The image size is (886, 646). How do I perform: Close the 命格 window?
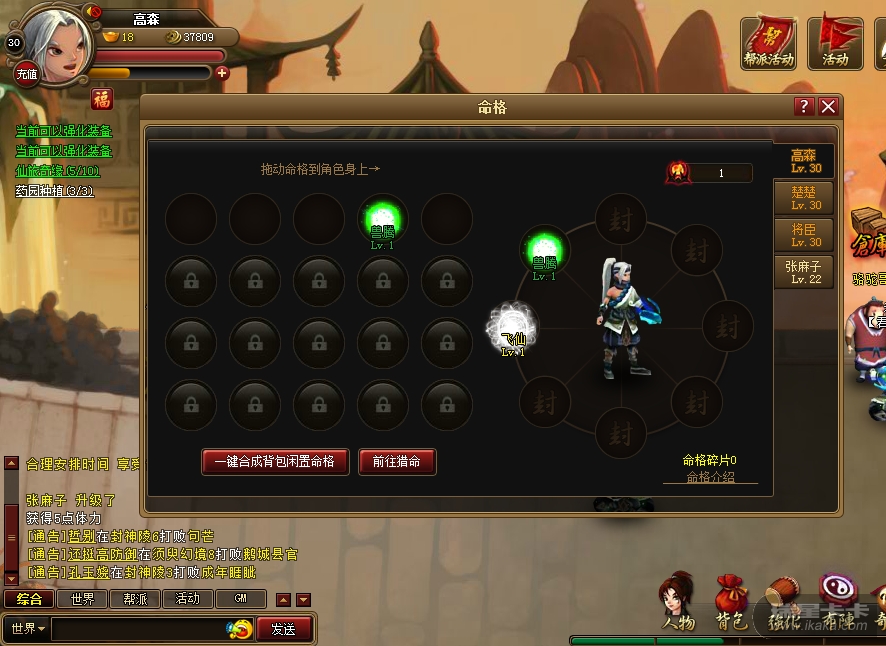(828, 107)
